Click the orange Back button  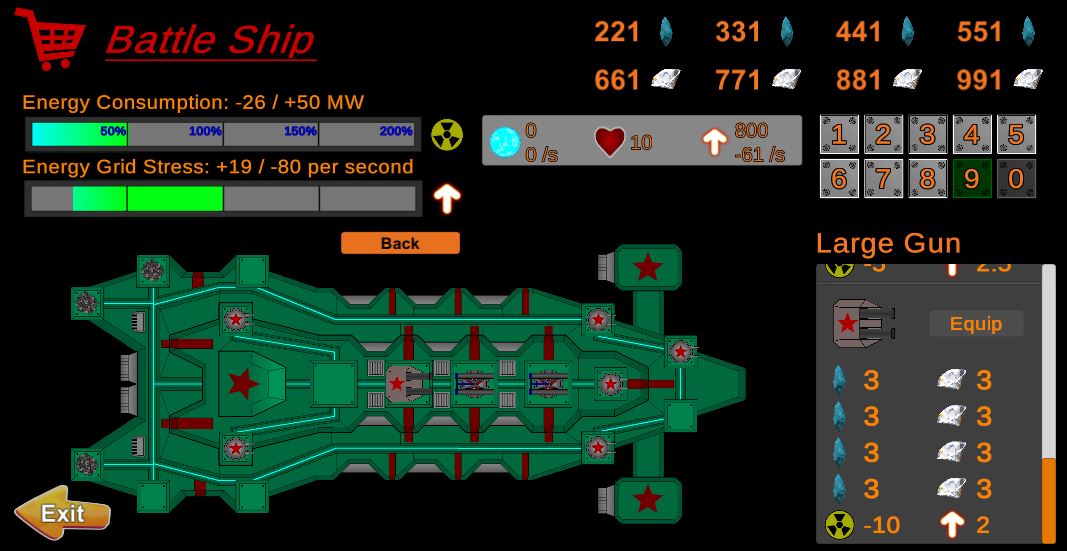tap(400, 243)
